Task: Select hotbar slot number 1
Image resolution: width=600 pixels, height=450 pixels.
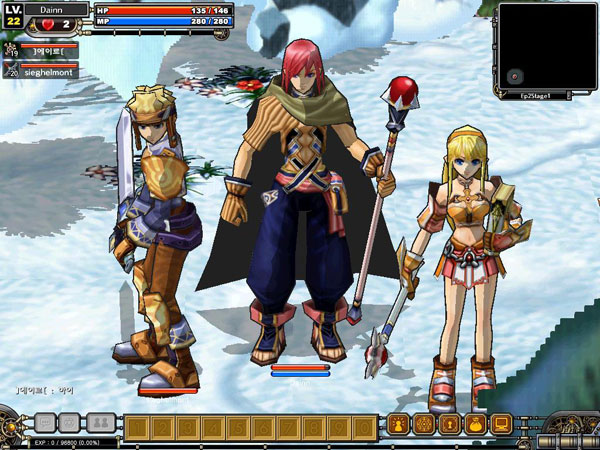Action: coord(136,427)
